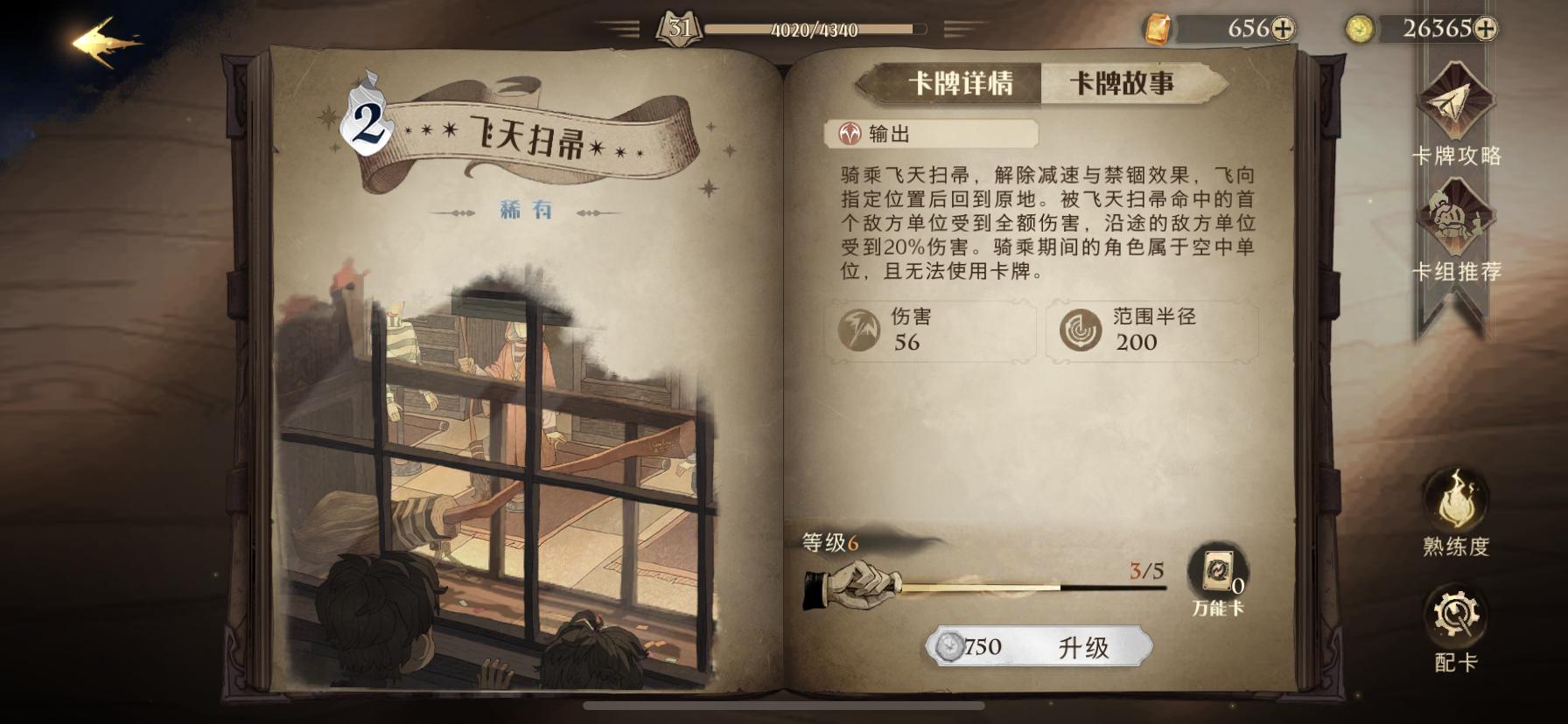Select the 卡牌详情 card details tab
Screen dimensions: 1568x724
960,82
